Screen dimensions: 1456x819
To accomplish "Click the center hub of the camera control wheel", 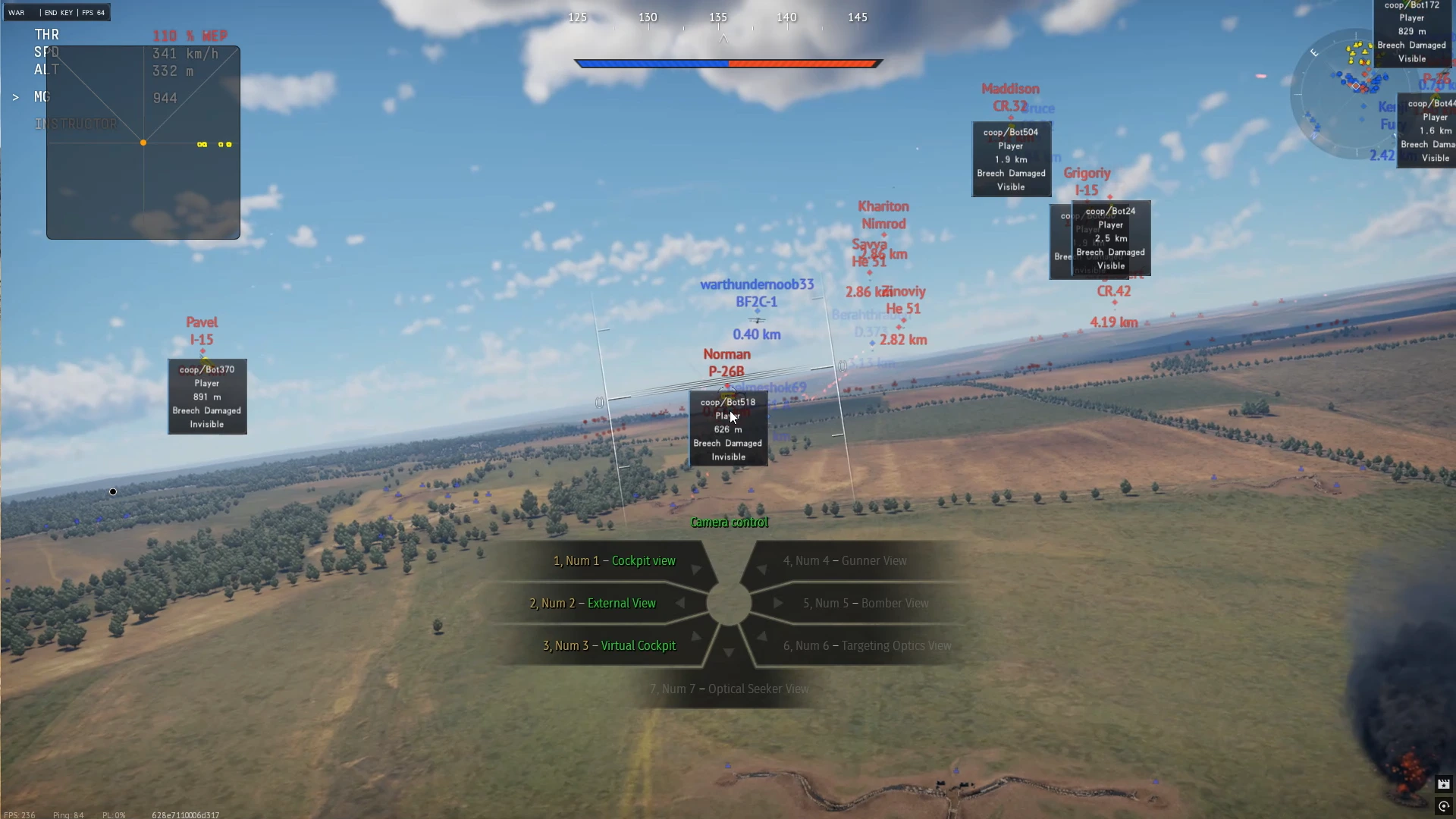I will coord(730,603).
